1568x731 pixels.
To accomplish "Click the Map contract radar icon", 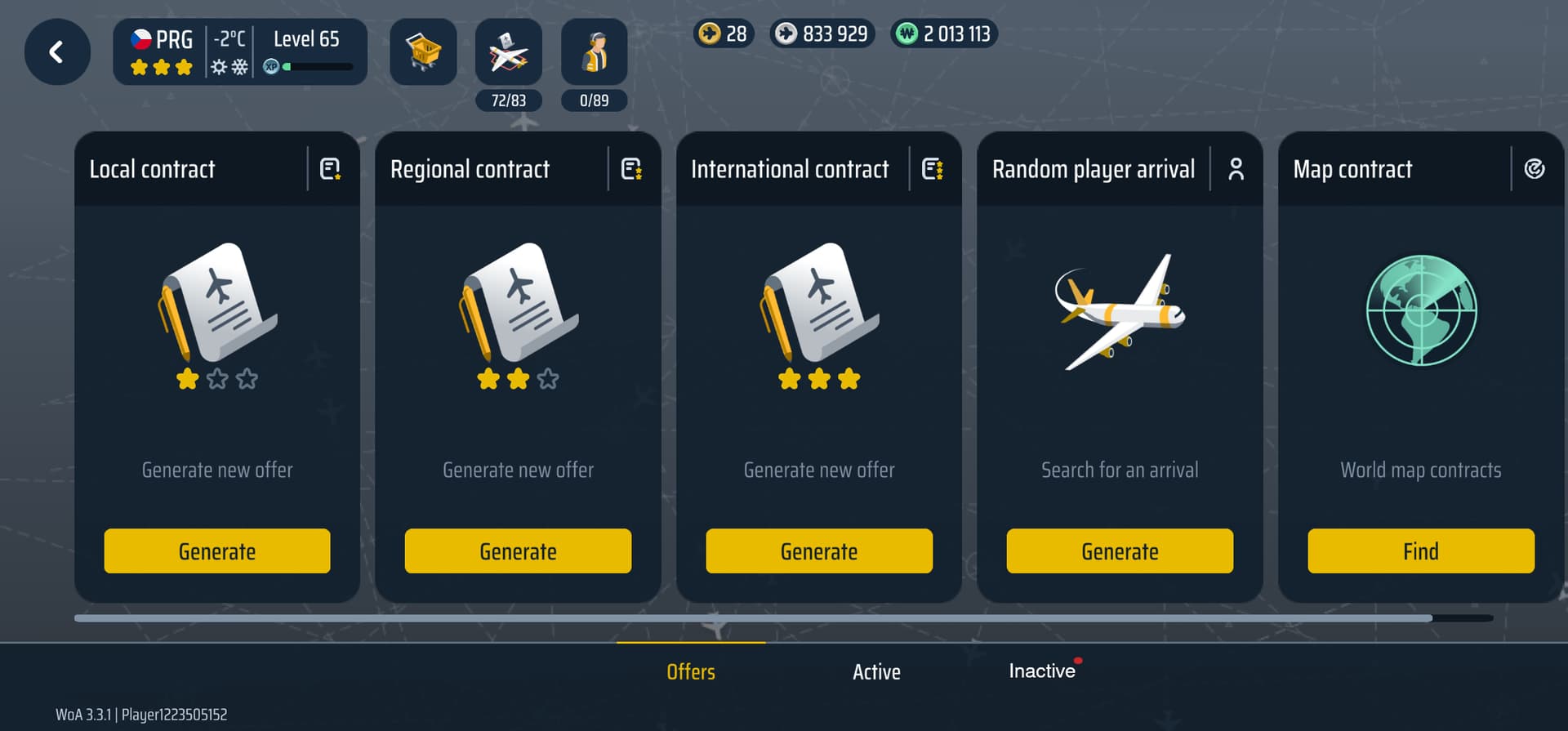I will coord(1535,169).
